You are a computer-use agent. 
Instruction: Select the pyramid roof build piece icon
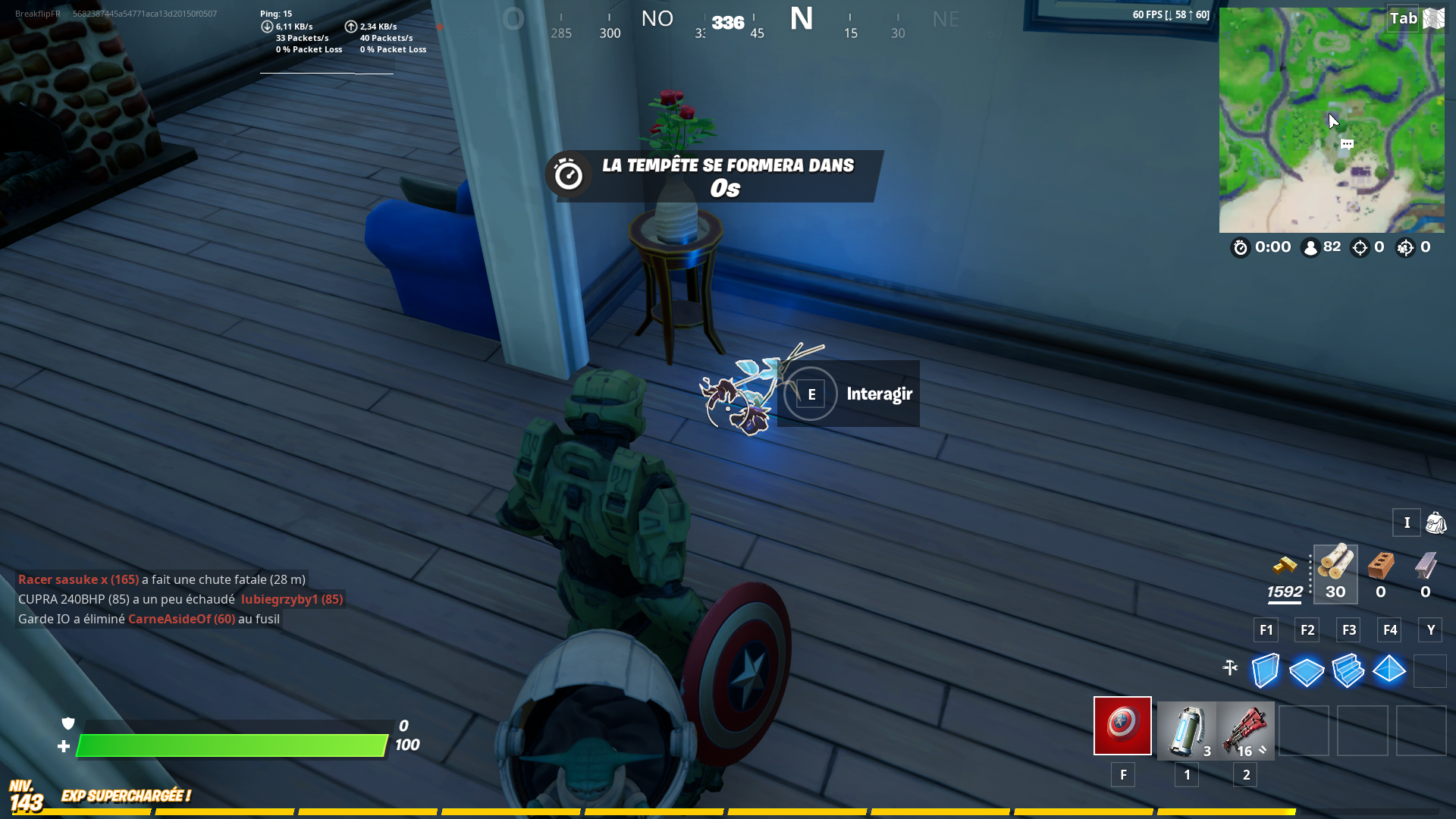pyautogui.click(x=1389, y=670)
